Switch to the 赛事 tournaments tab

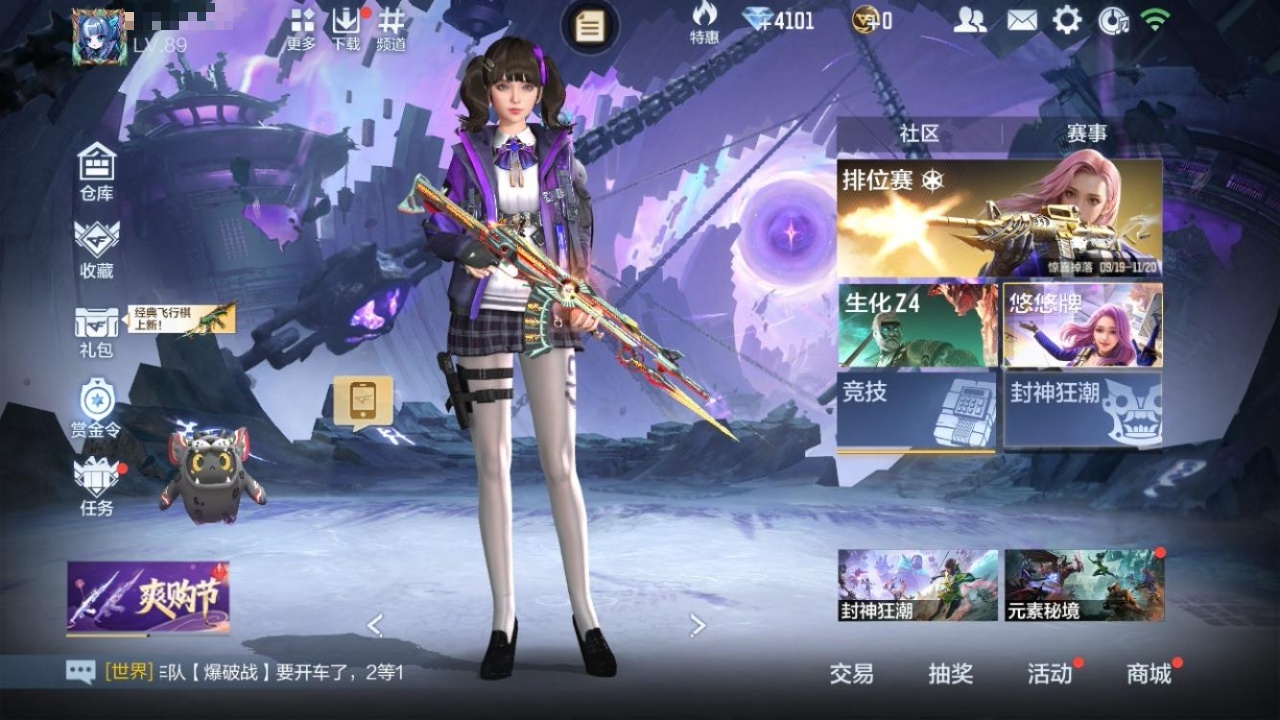point(1086,134)
